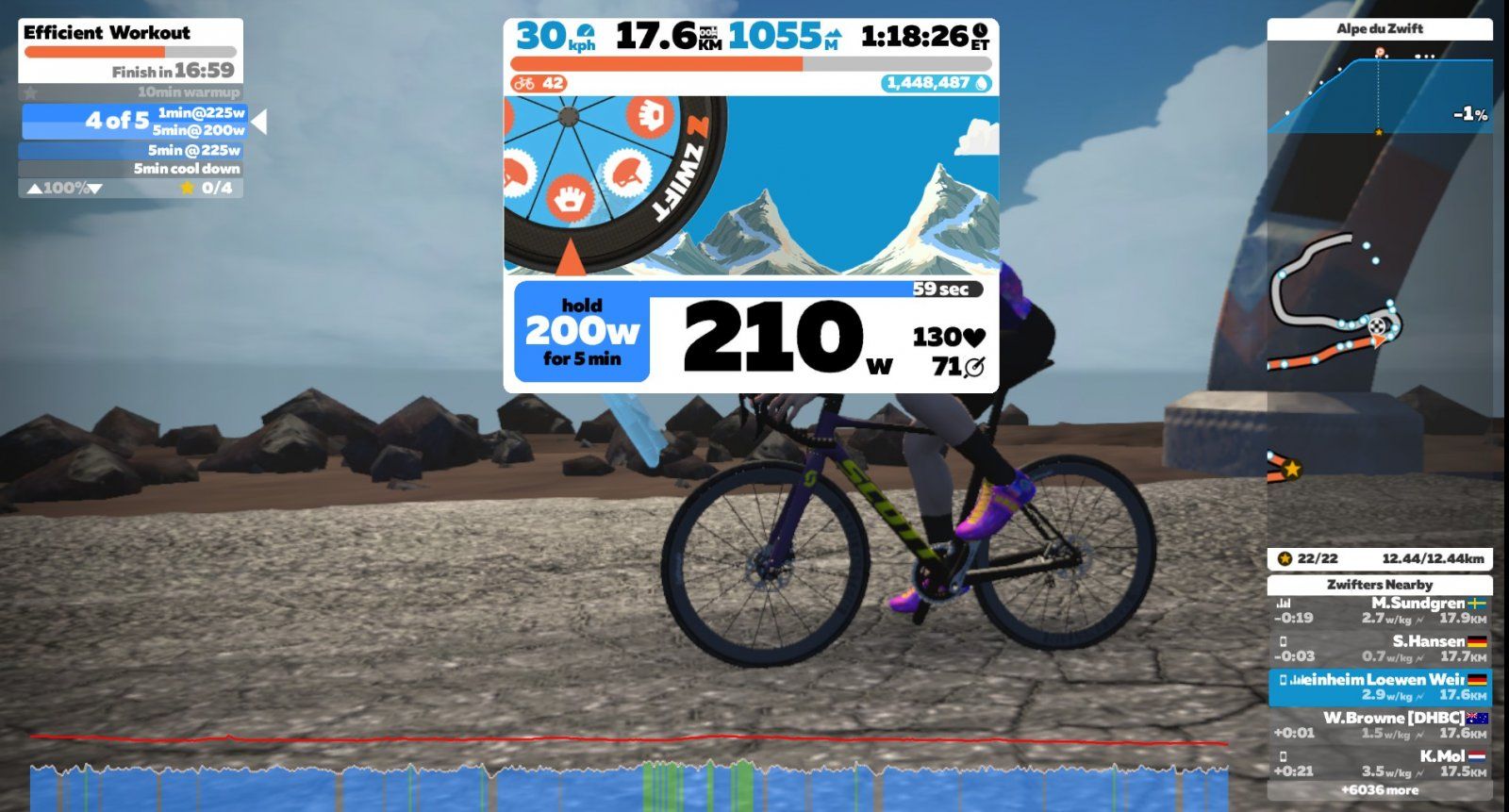Select your highlighted row in Zwifters Nearby
Viewport: 1509px width, 812px height.
[x=1379, y=687]
